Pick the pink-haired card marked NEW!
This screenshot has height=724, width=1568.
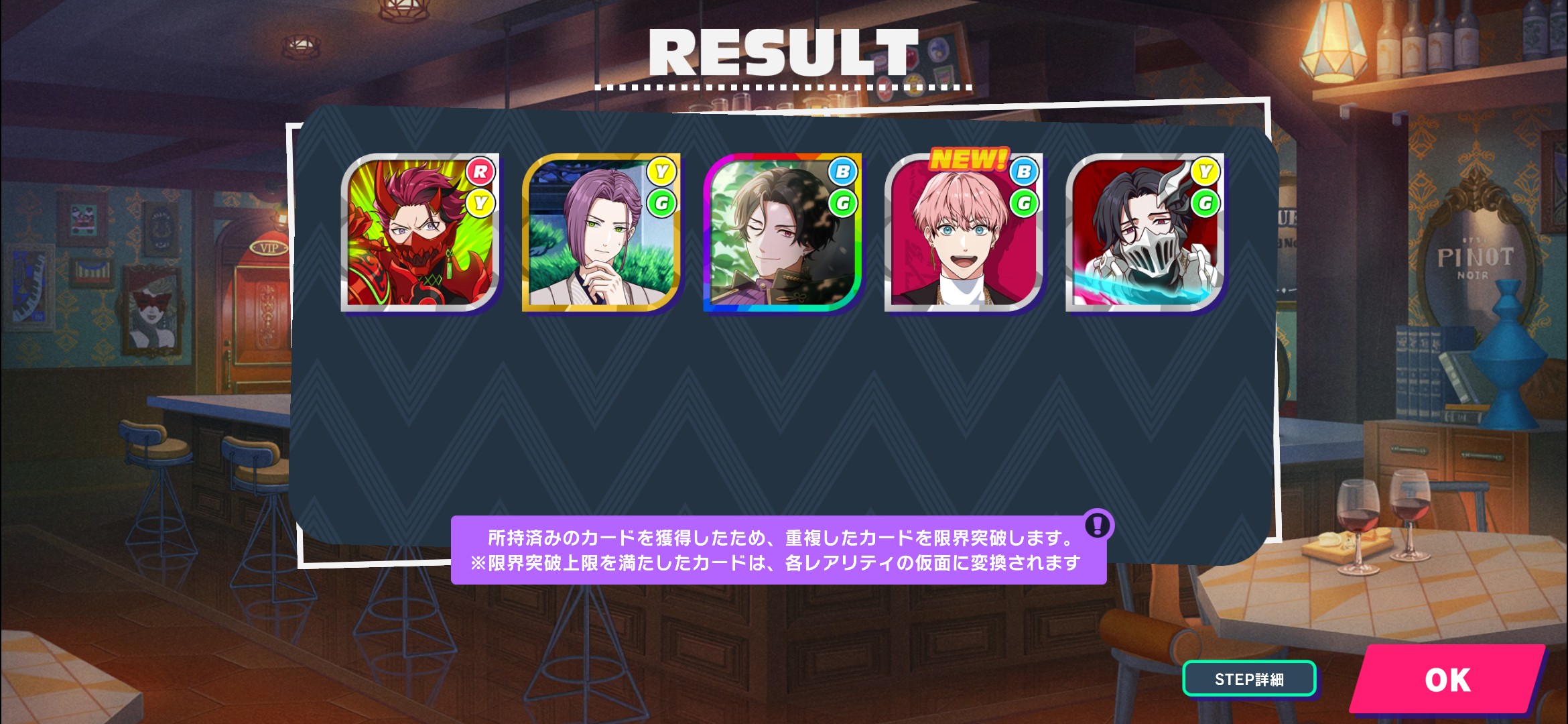pyautogui.click(x=964, y=233)
